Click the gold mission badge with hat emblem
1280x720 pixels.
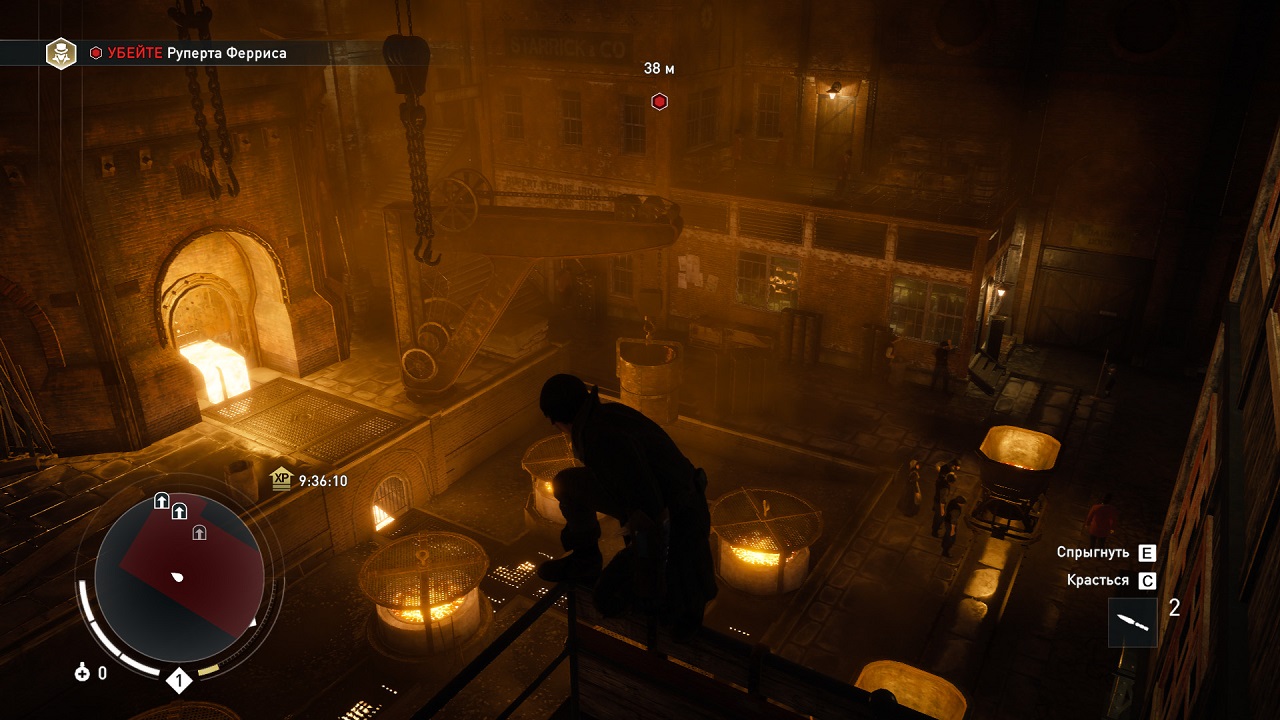click(x=62, y=53)
